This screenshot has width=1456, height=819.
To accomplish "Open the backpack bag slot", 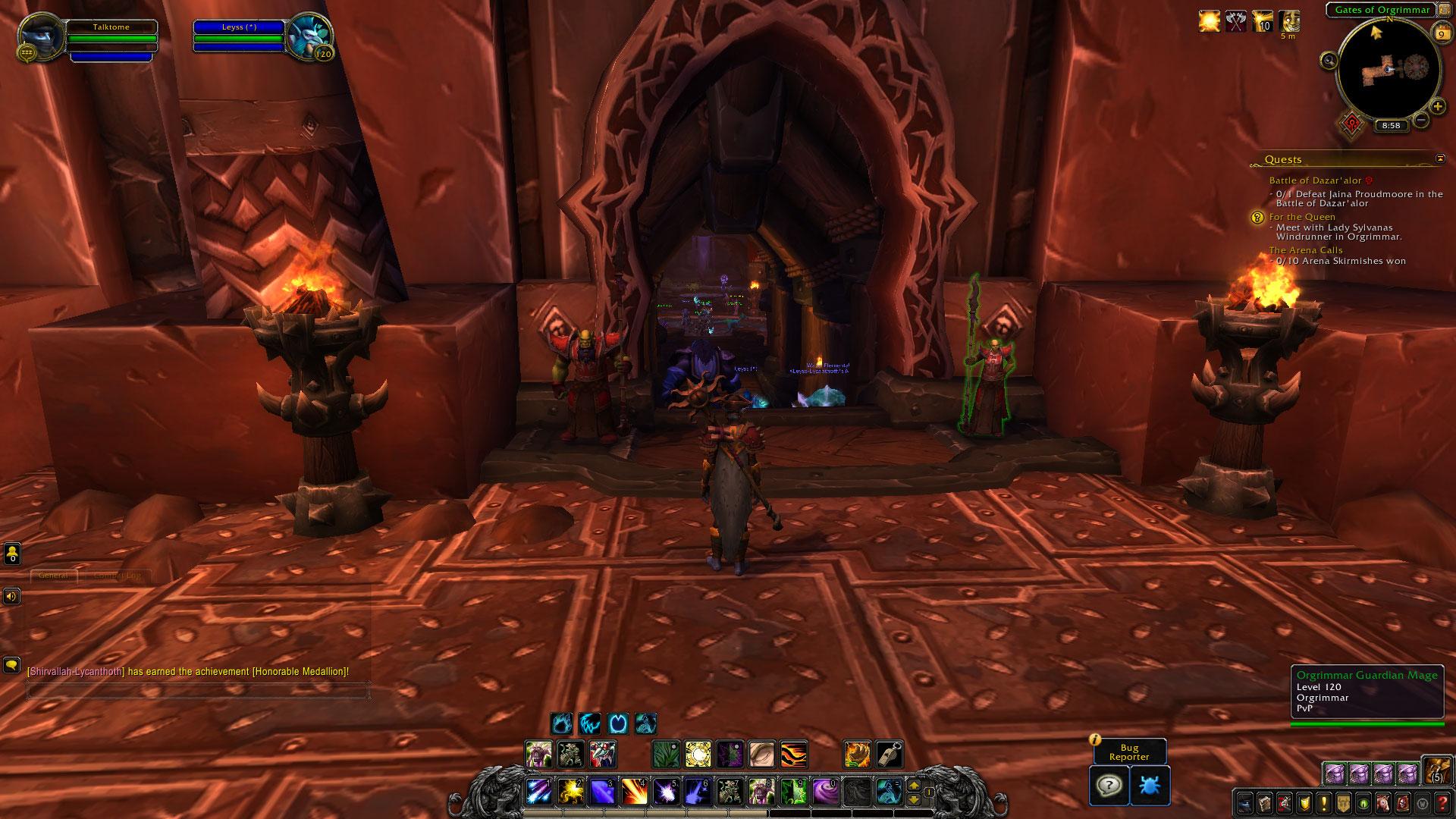I will click(1436, 770).
